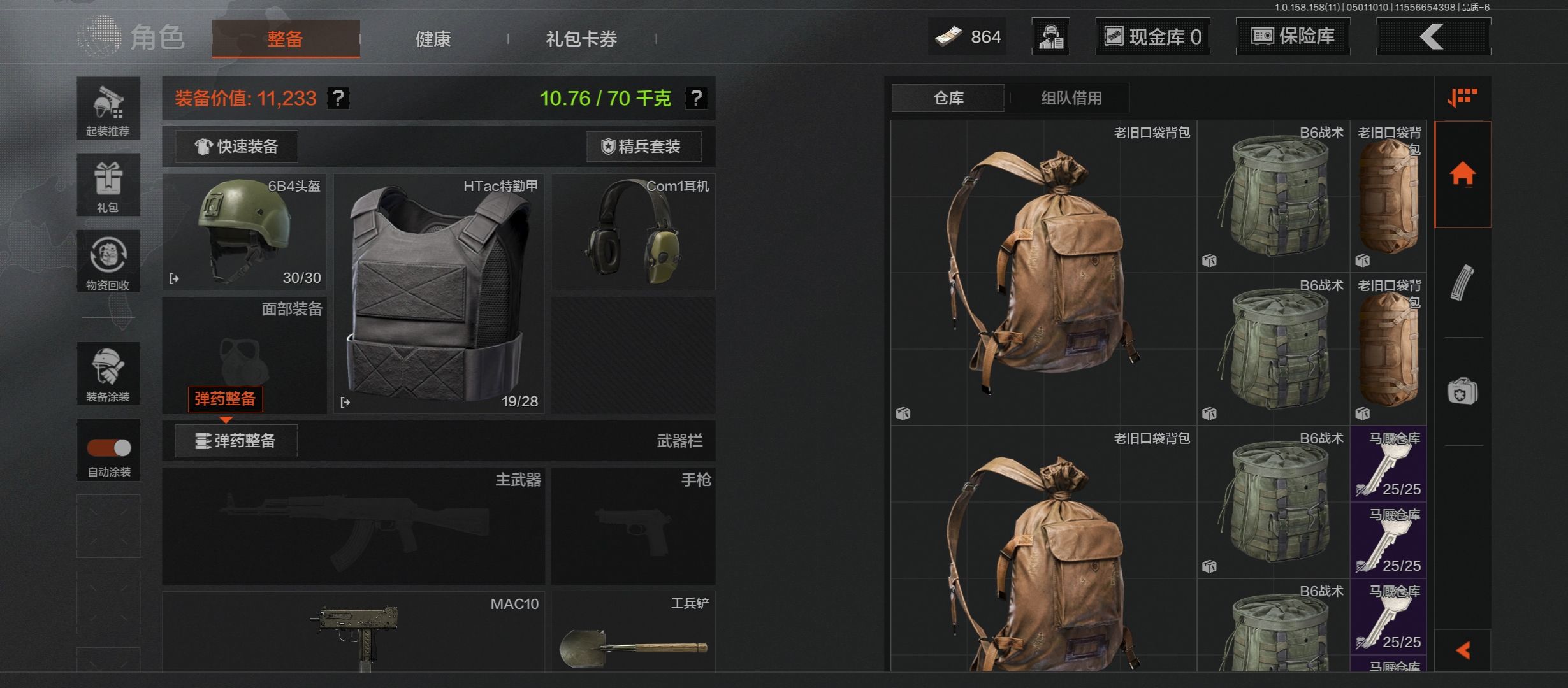The height and width of the screenshot is (688, 1568).
Task: Open the 精兵套装 loadout sets
Action: click(643, 147)
